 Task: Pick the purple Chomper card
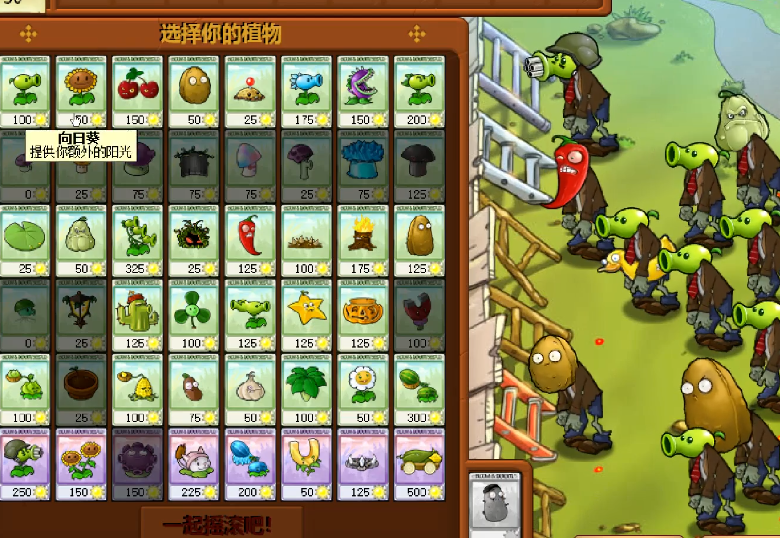363,91
